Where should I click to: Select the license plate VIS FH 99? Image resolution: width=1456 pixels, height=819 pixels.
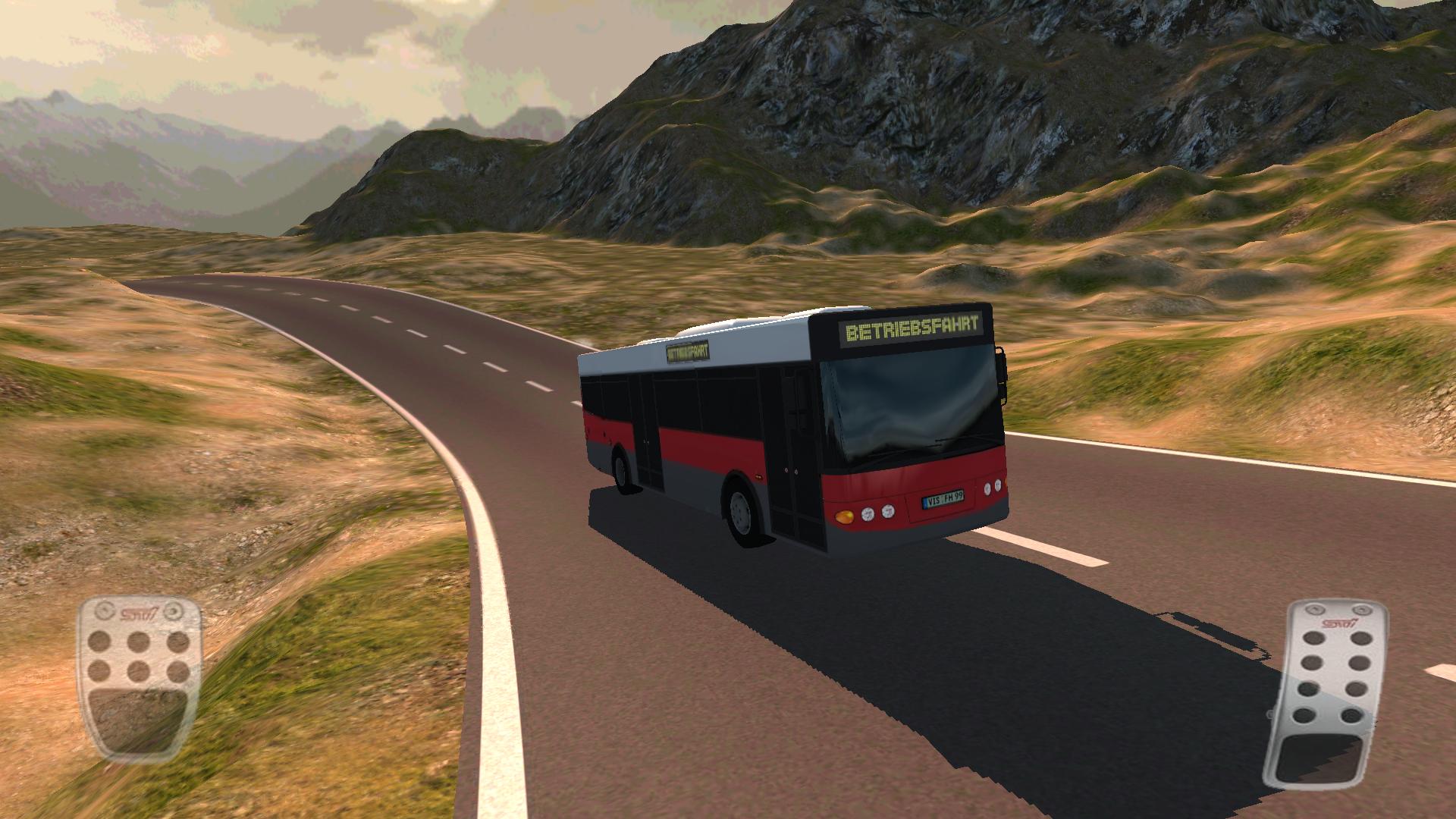pyautogui.click(x=944, y=499)
